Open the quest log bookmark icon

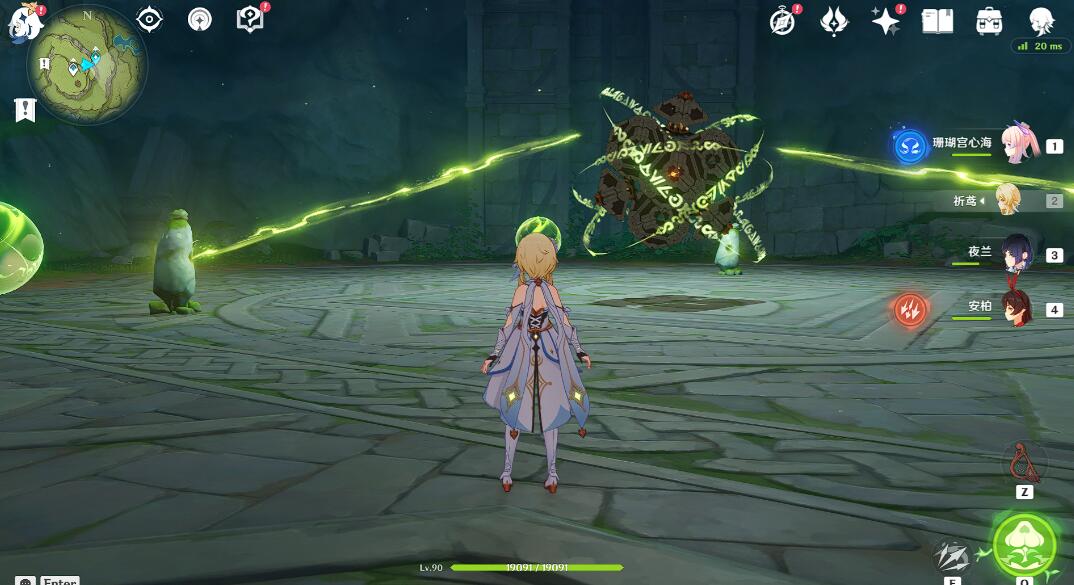pos(25,110)
